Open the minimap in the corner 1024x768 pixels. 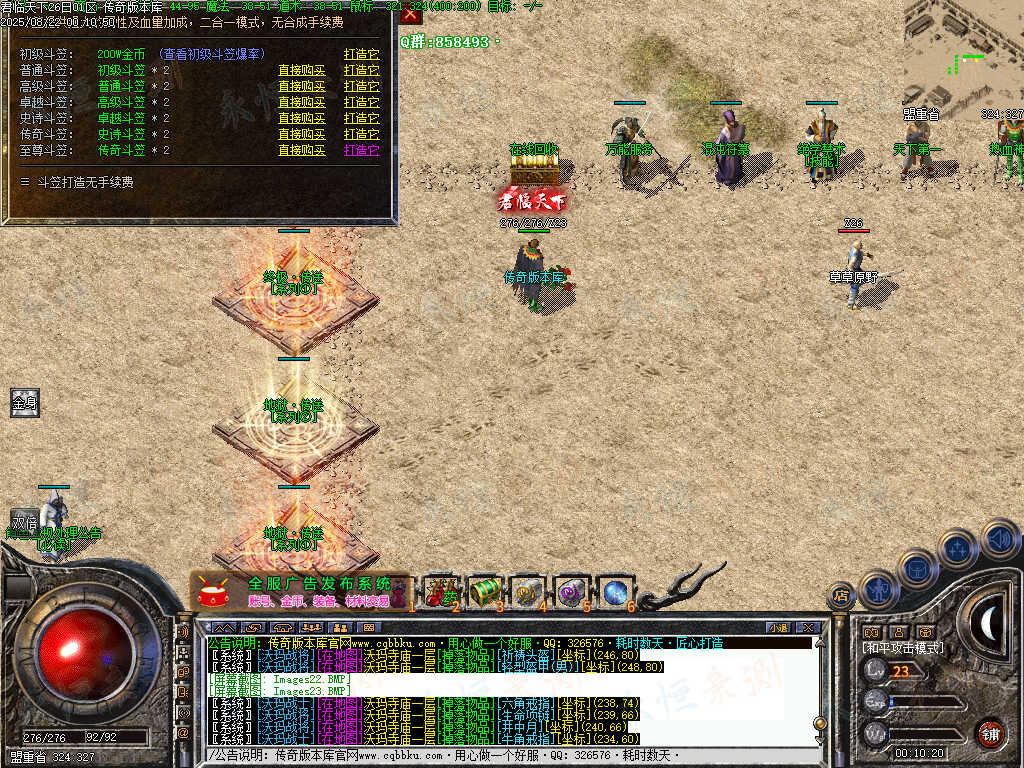[963, 50]
